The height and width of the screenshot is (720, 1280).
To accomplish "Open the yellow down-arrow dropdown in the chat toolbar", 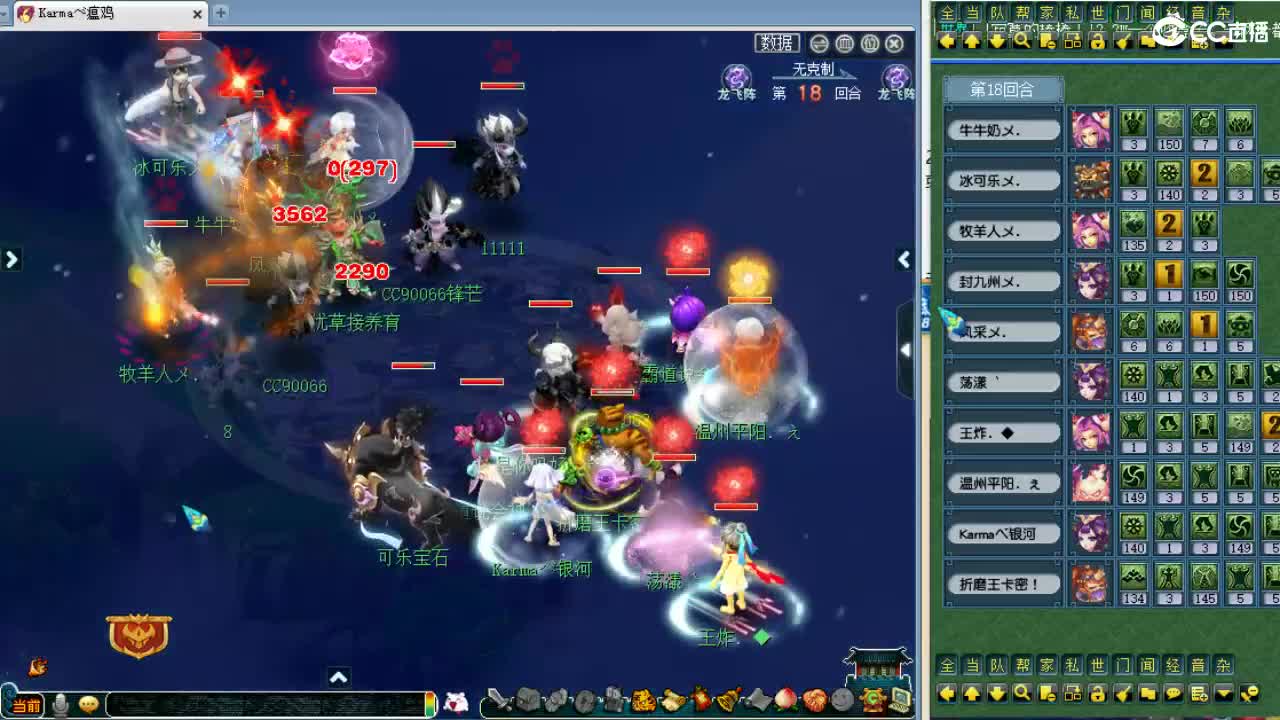I will [x=1222, y=694].
